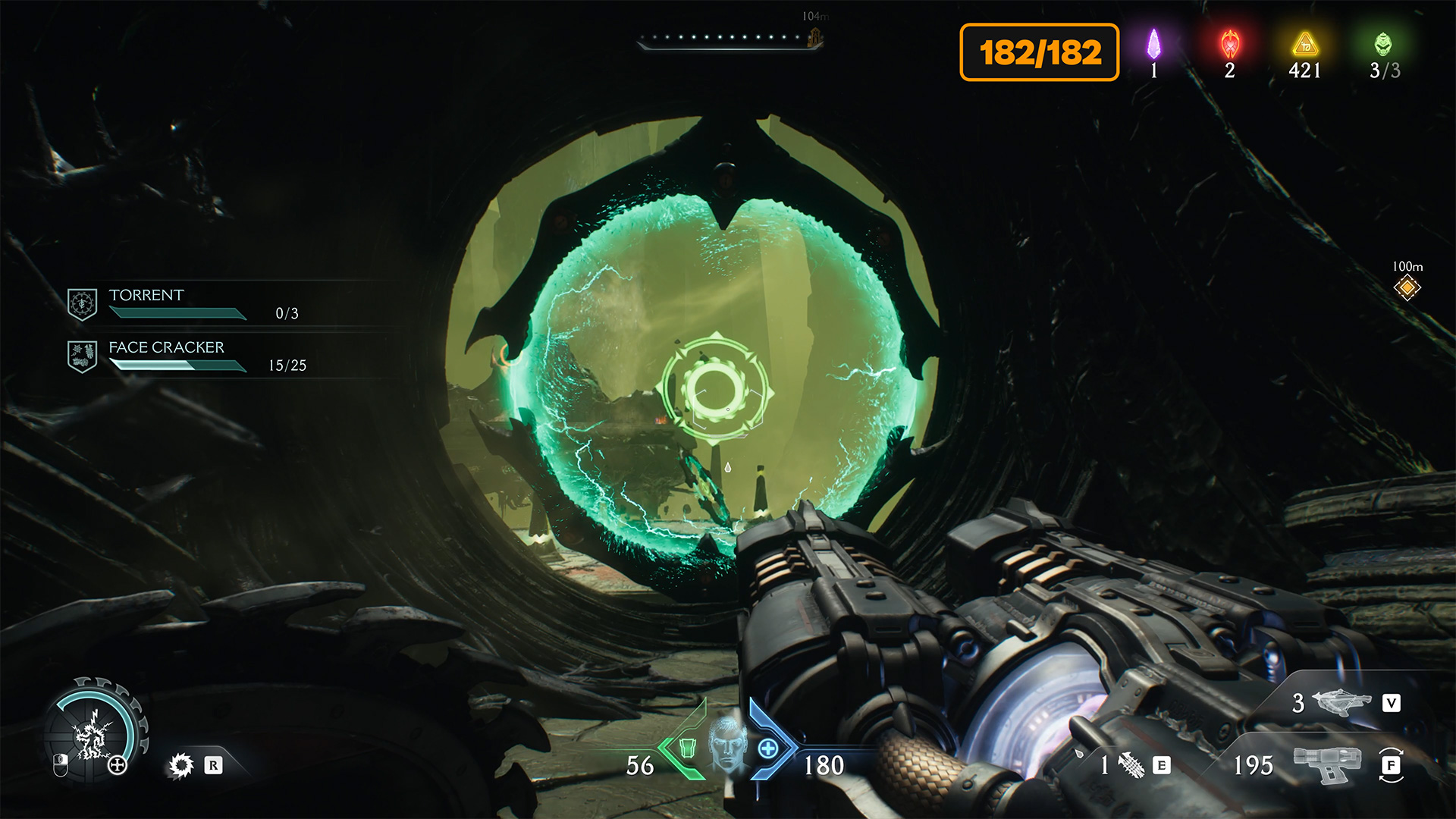Choose the equipped plasma weapon icon
Viewport: 1456px width, 819px height.
point(1327,763)
